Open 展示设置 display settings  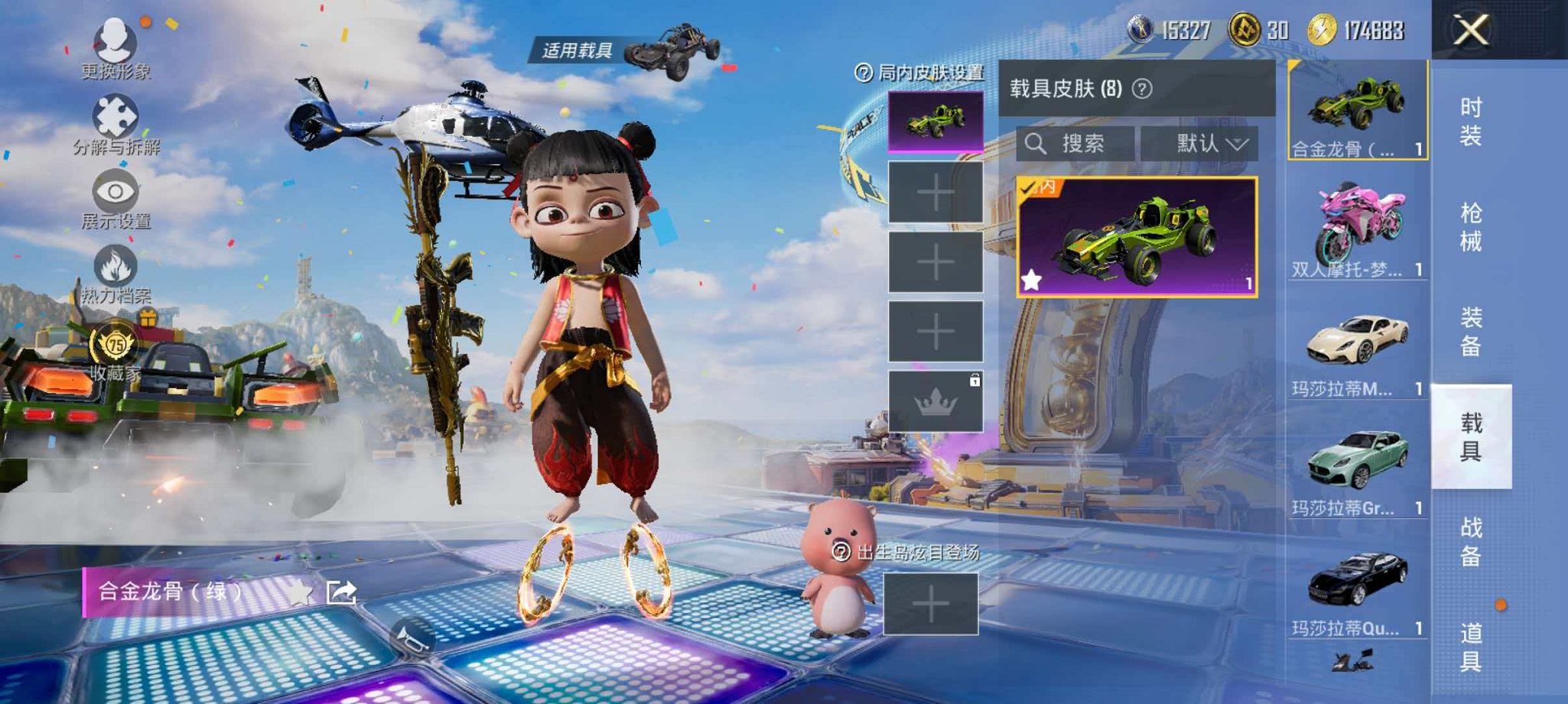click(113, 189)
